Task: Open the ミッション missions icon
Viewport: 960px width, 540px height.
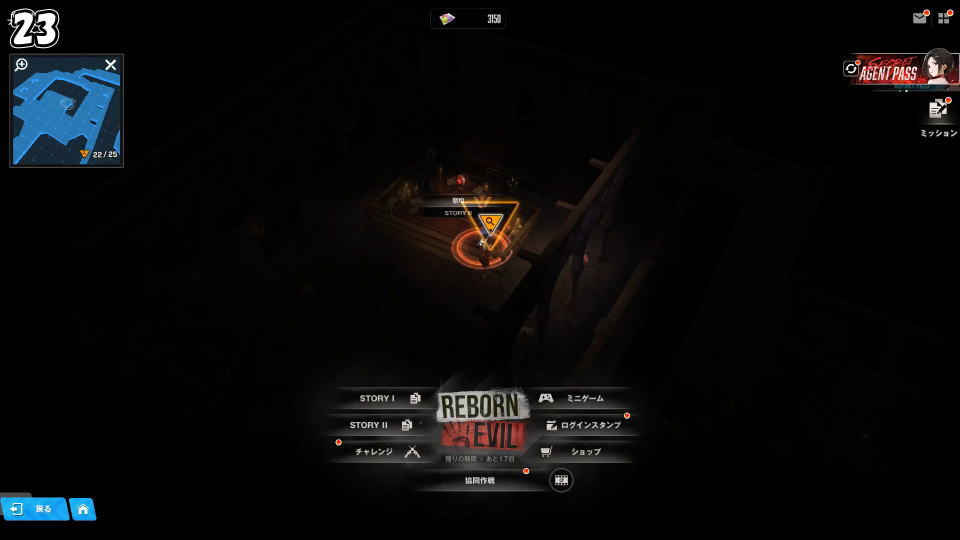Action: coord(938,111)
